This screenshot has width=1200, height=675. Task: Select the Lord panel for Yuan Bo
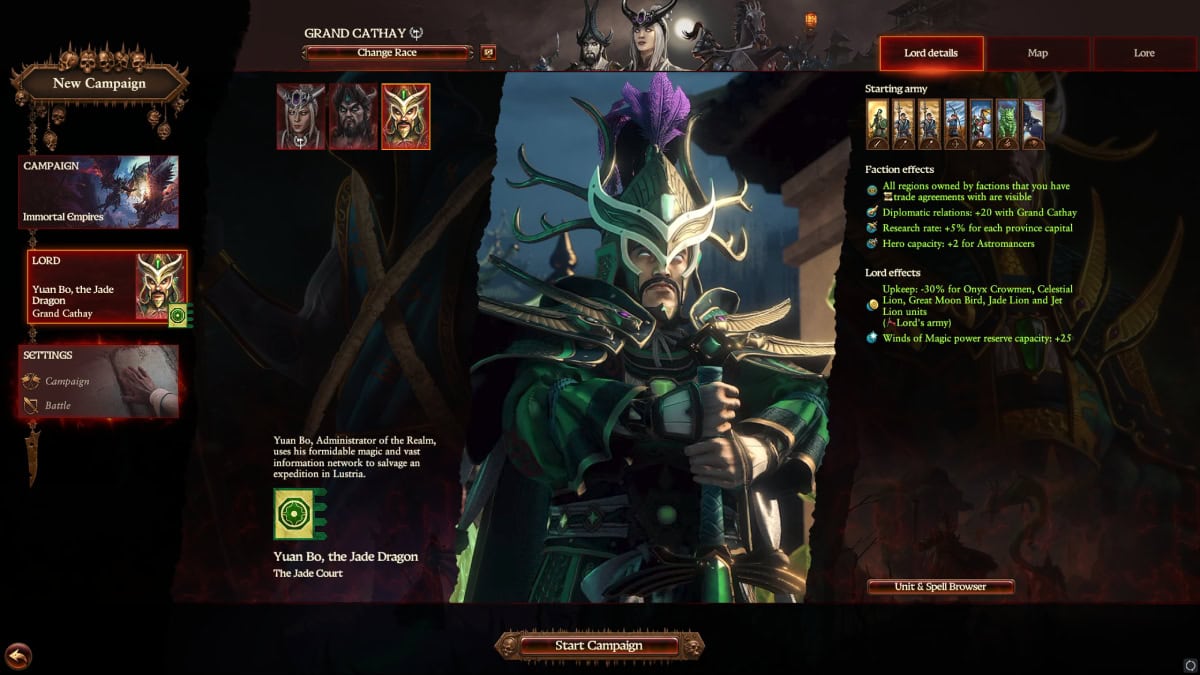pyautogui.click(x=106, y=287)
